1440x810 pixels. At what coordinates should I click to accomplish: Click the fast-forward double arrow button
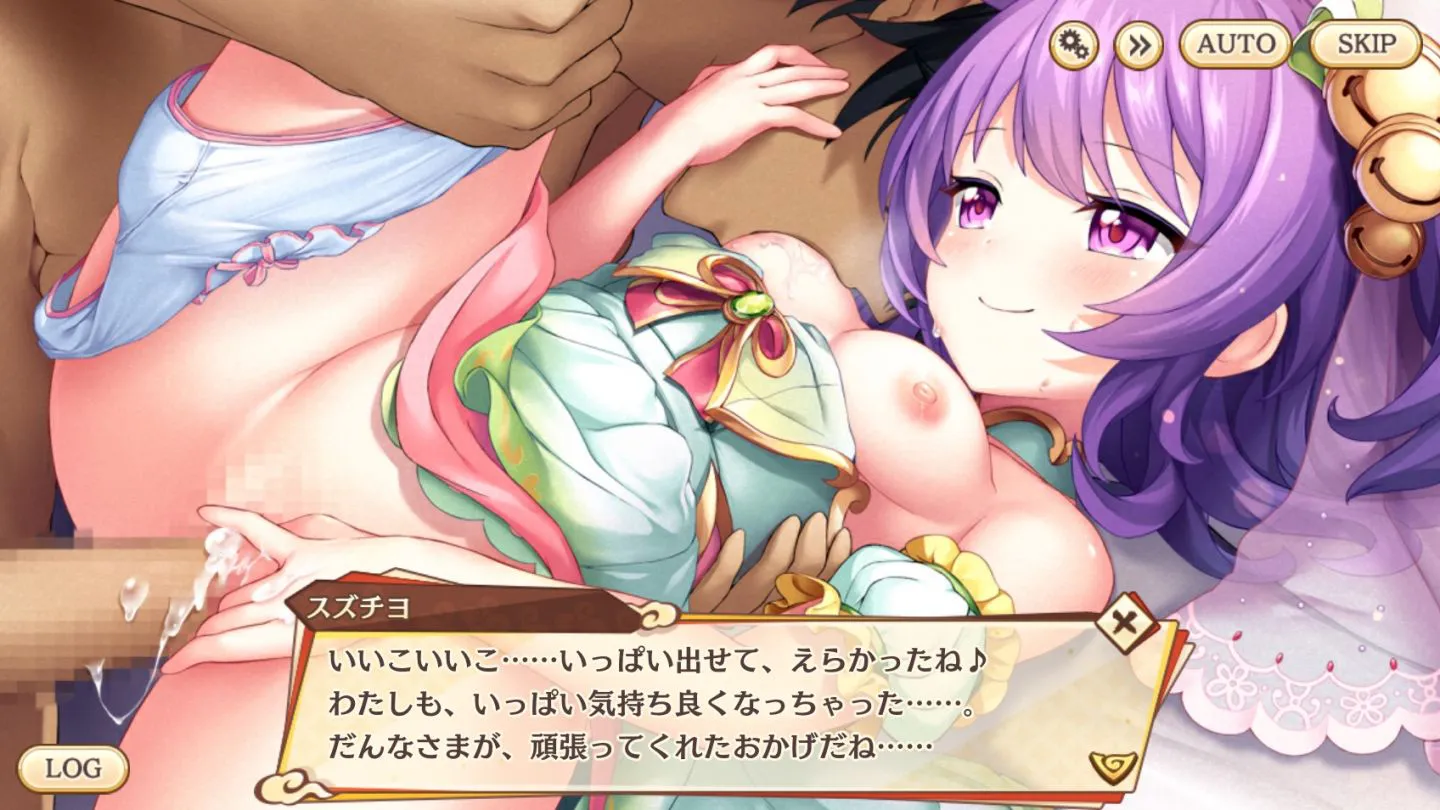[x=1138, y=45]
